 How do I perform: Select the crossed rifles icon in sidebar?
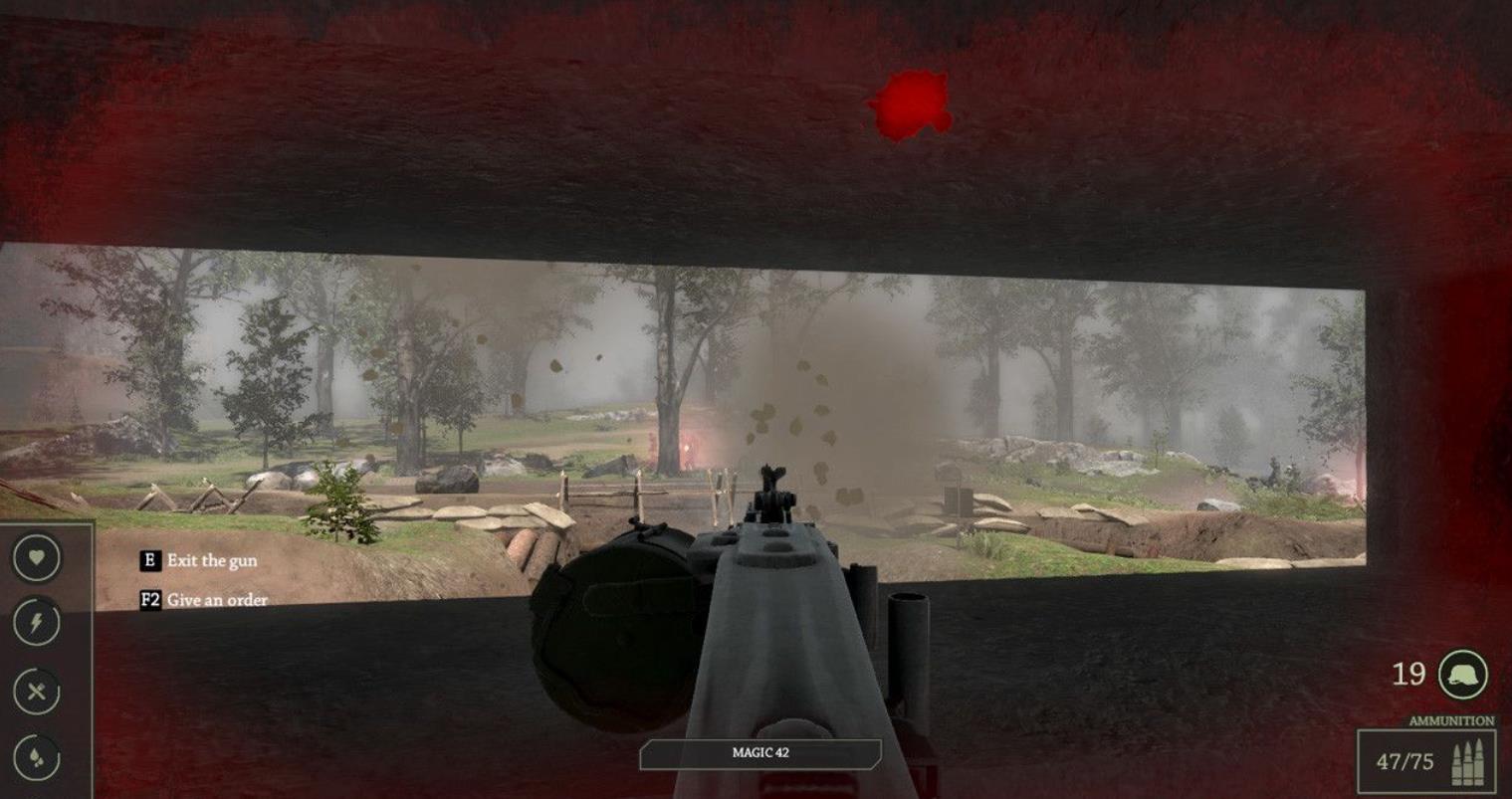[x=35, y=689]
